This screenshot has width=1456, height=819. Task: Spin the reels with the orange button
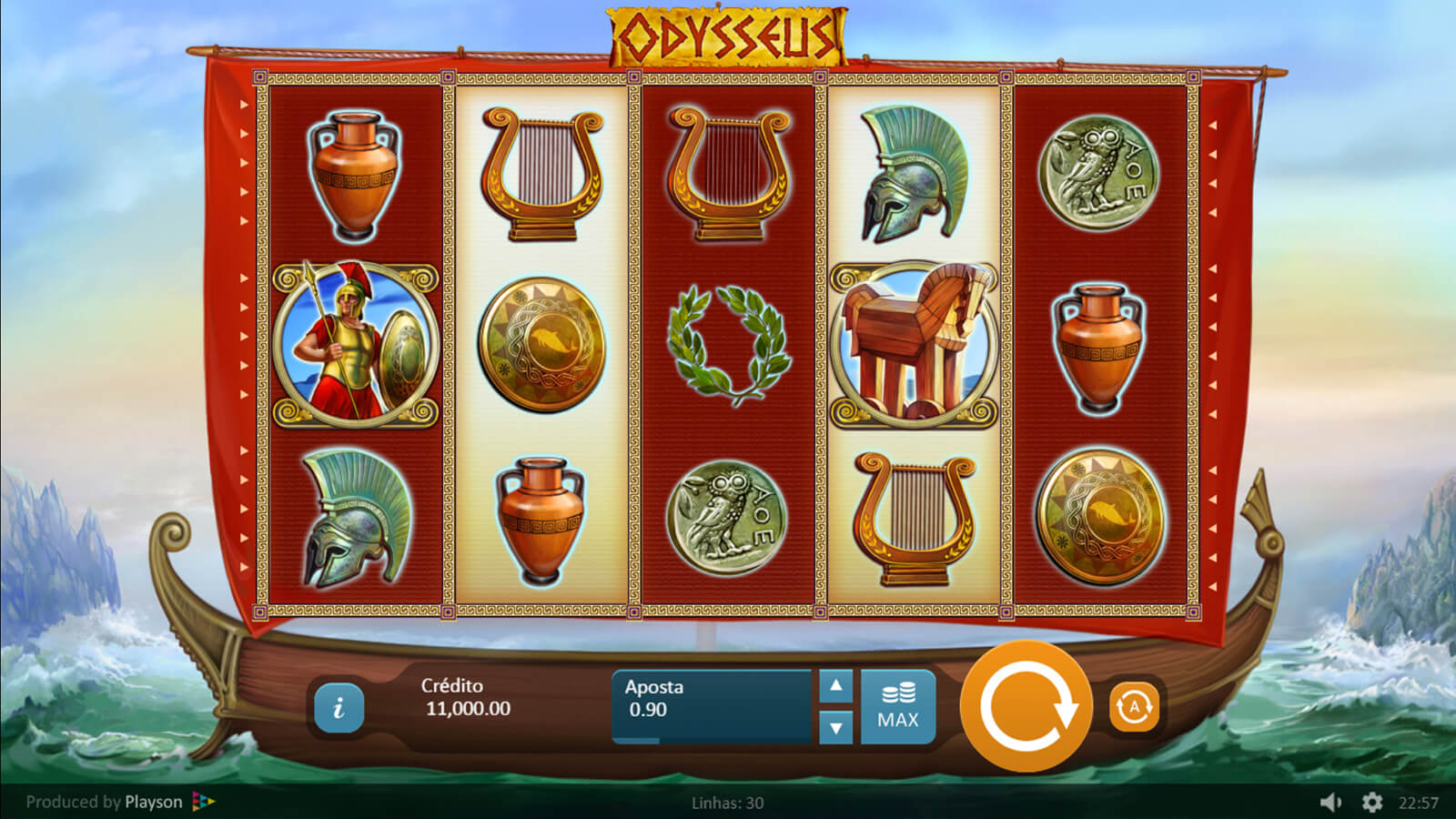pos(1026,706)
